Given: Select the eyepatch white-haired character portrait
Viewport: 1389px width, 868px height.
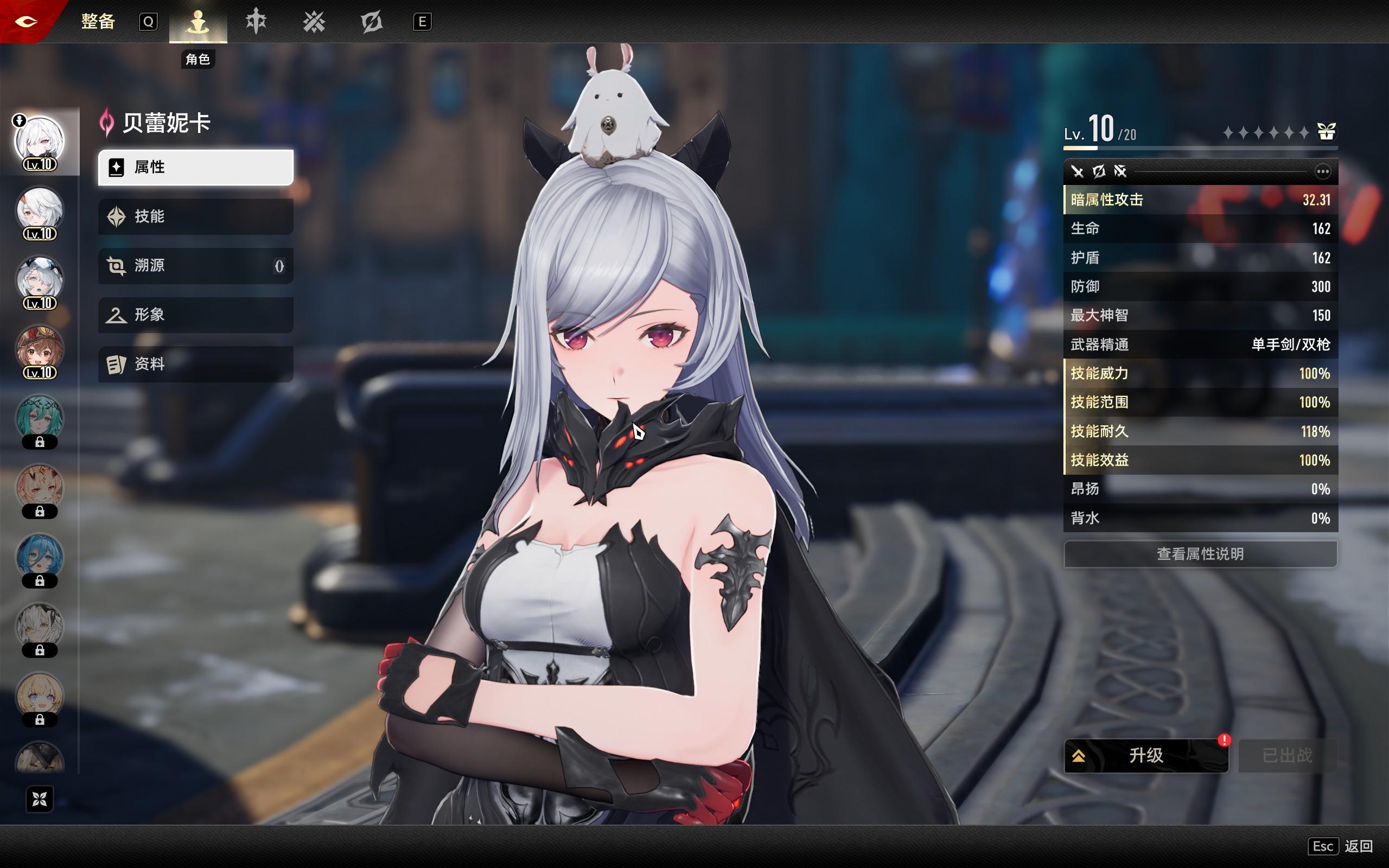Looking at the screenshot, I should click(x=40, y=210).
